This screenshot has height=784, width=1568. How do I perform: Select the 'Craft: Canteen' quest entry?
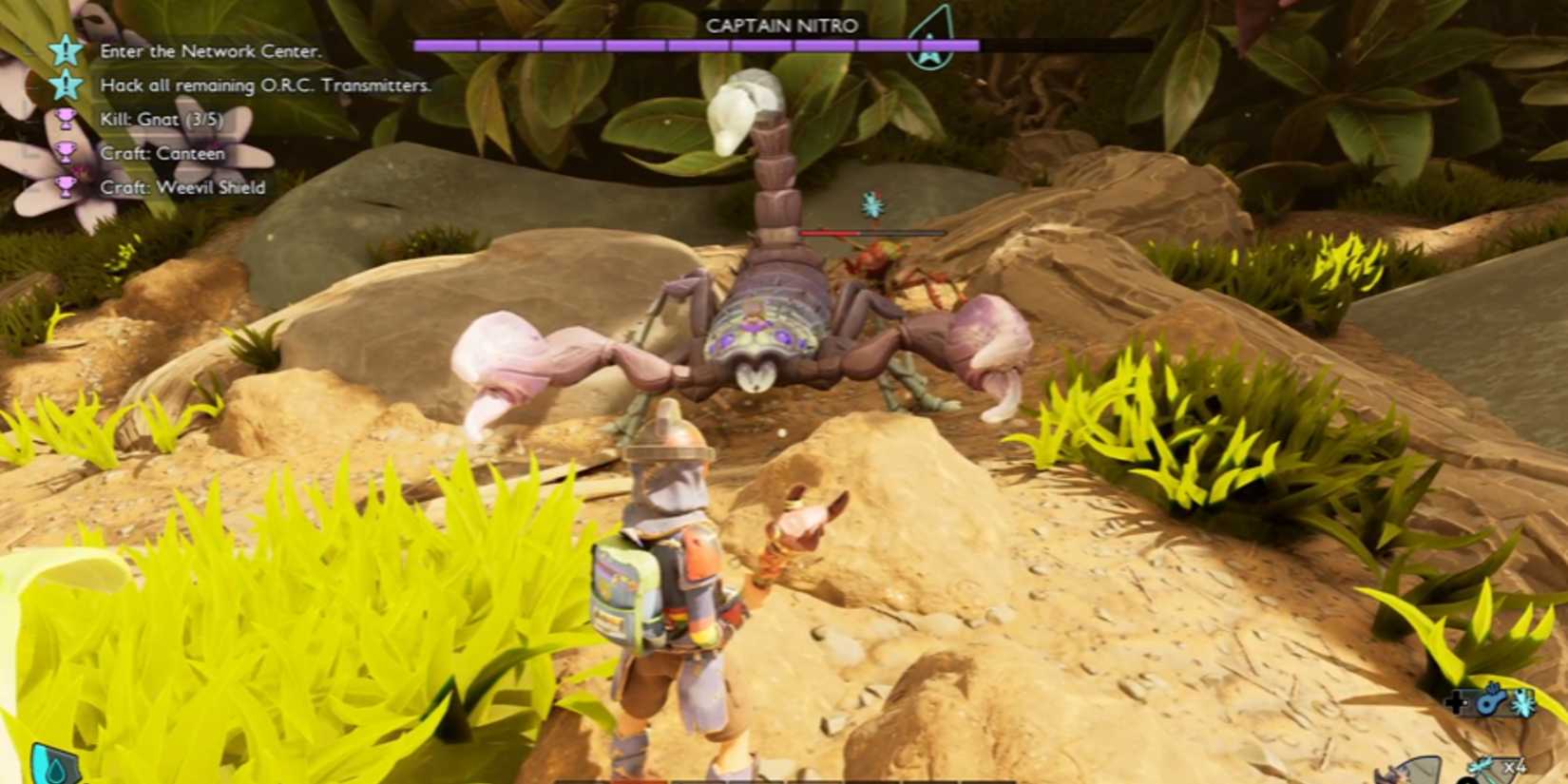coord(162,153)
